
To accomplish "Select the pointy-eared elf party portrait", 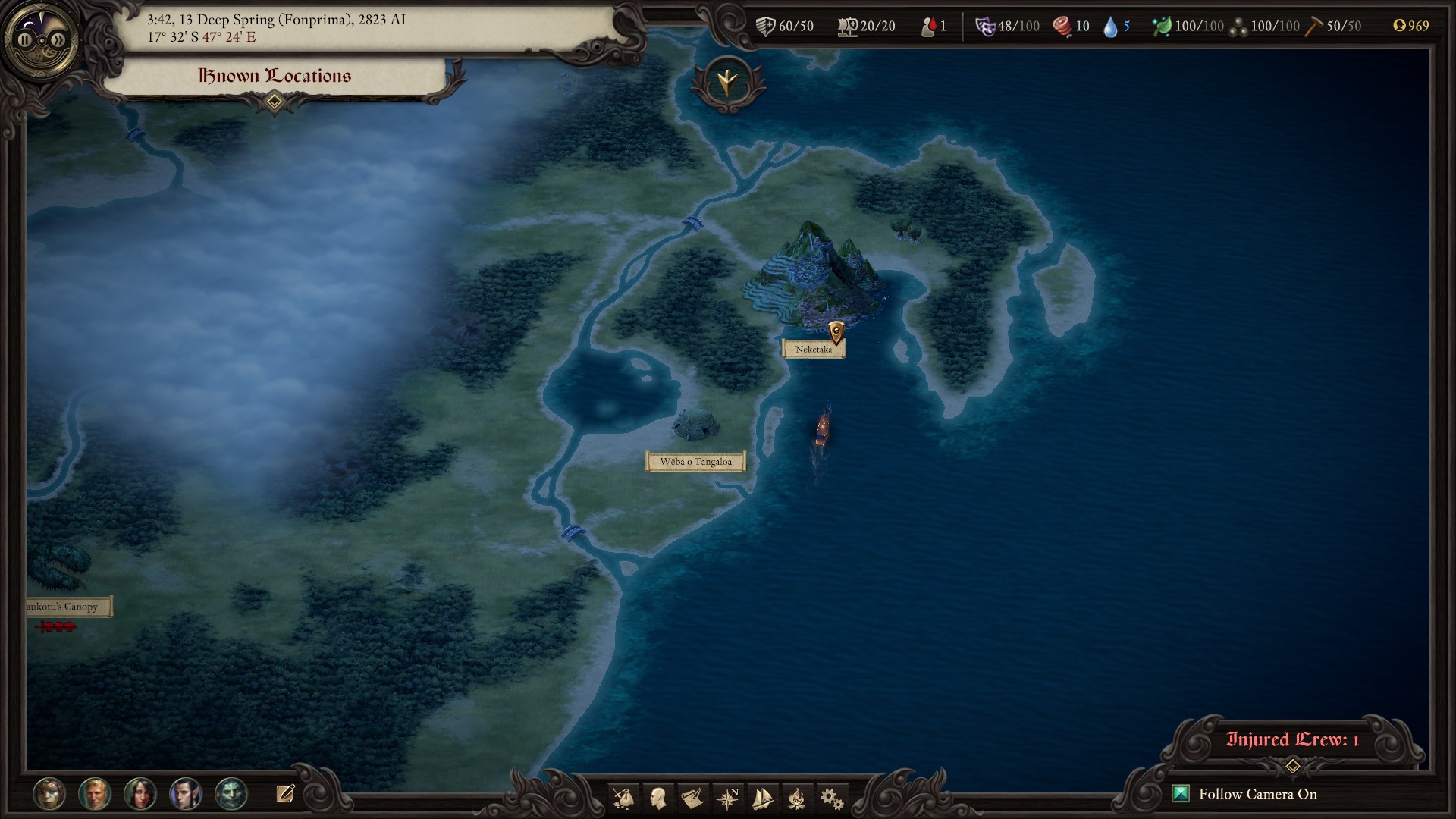I will click(x=186, y=794).
